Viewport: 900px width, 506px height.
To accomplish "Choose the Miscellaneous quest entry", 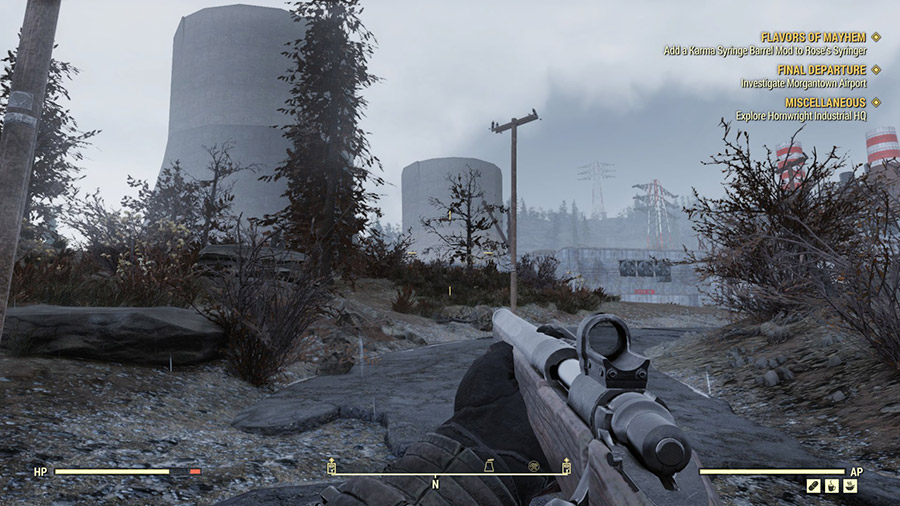I will pyautogui.click(x=825, y=102).
